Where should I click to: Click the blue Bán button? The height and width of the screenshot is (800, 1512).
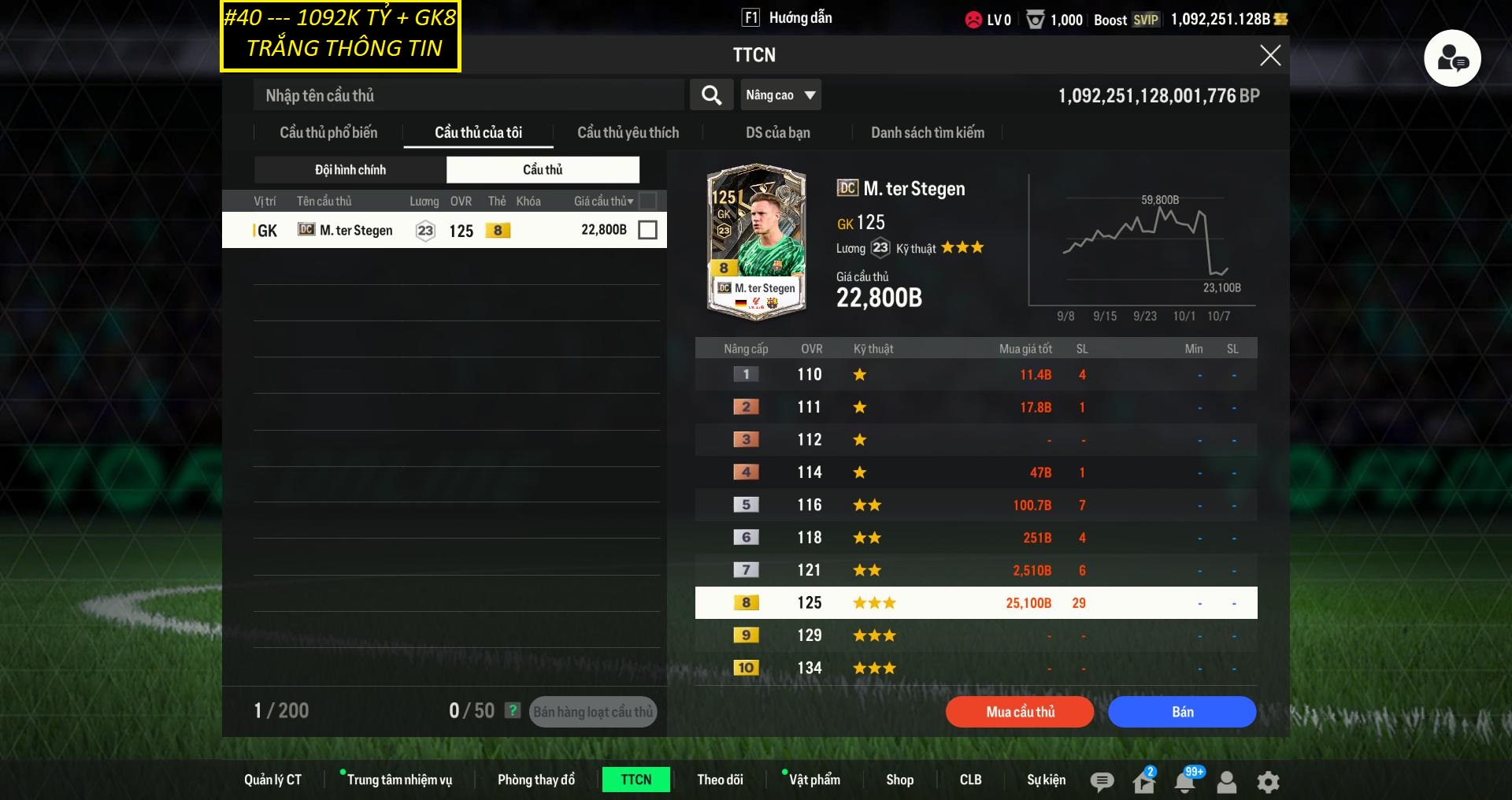click(x=1182, y=712)
